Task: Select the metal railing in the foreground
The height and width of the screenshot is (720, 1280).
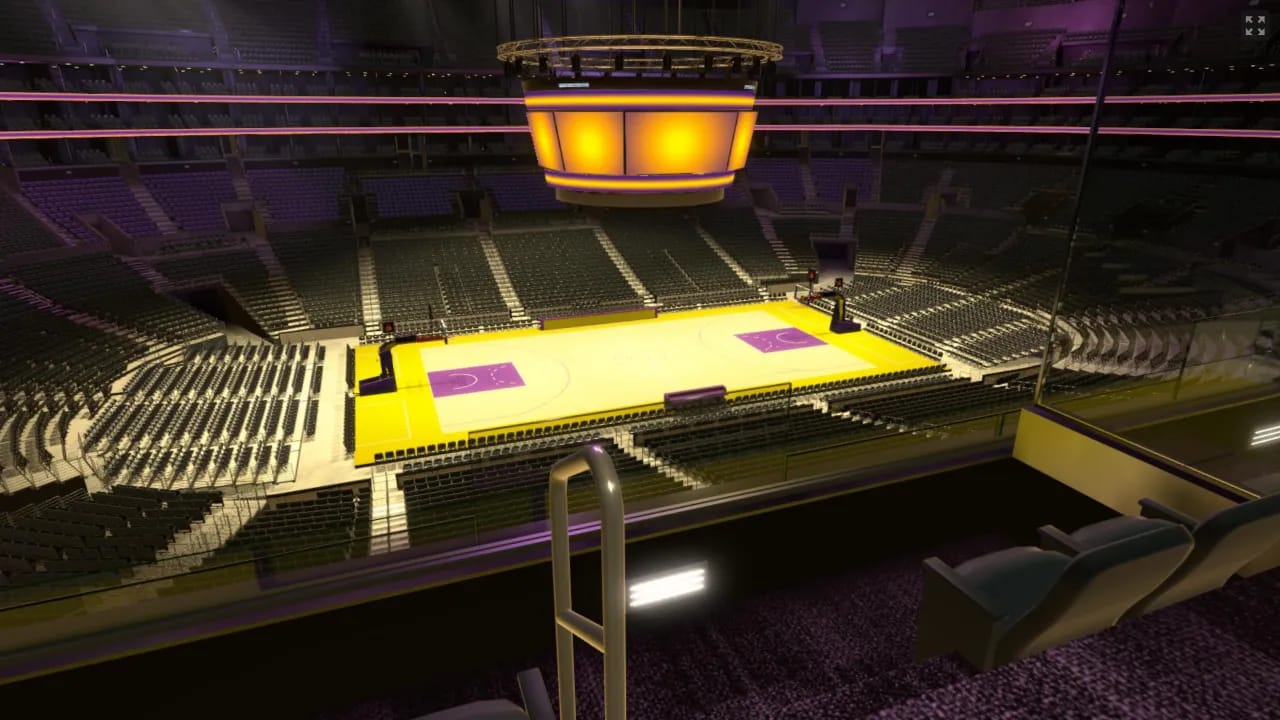Action: 581,555
